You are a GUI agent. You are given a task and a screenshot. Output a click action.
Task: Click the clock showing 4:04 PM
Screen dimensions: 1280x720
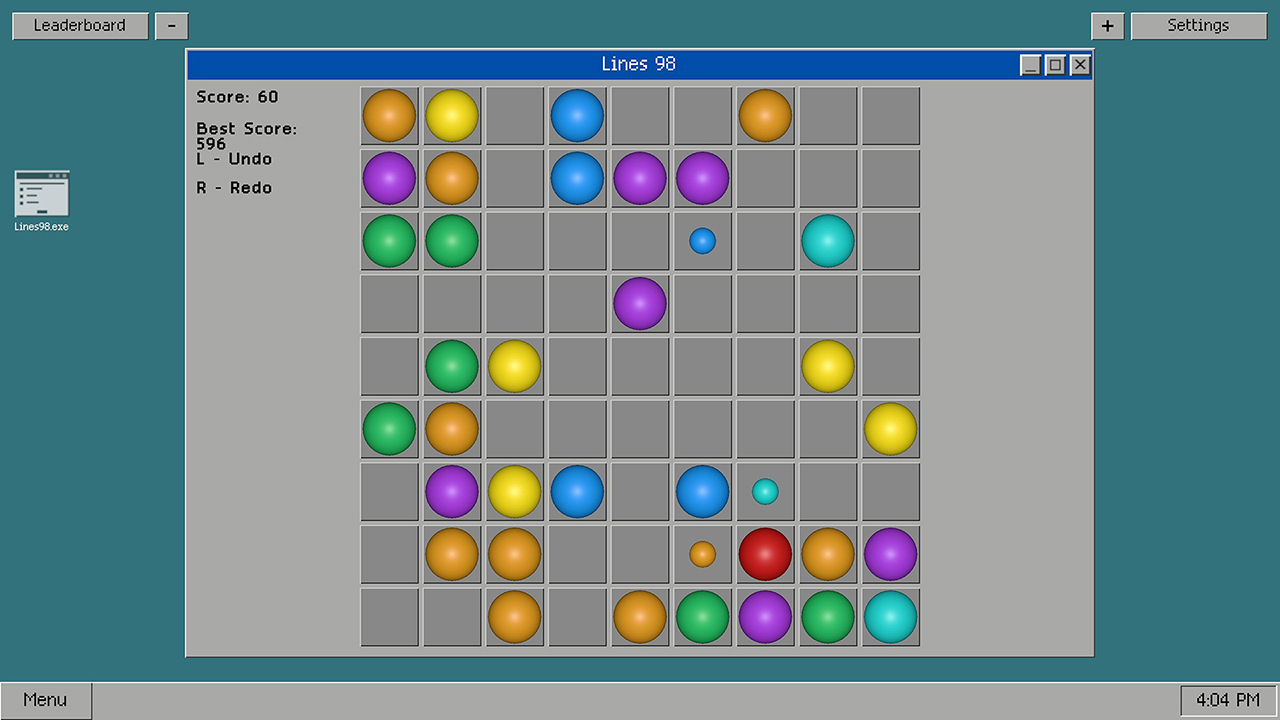point(1227,699)
